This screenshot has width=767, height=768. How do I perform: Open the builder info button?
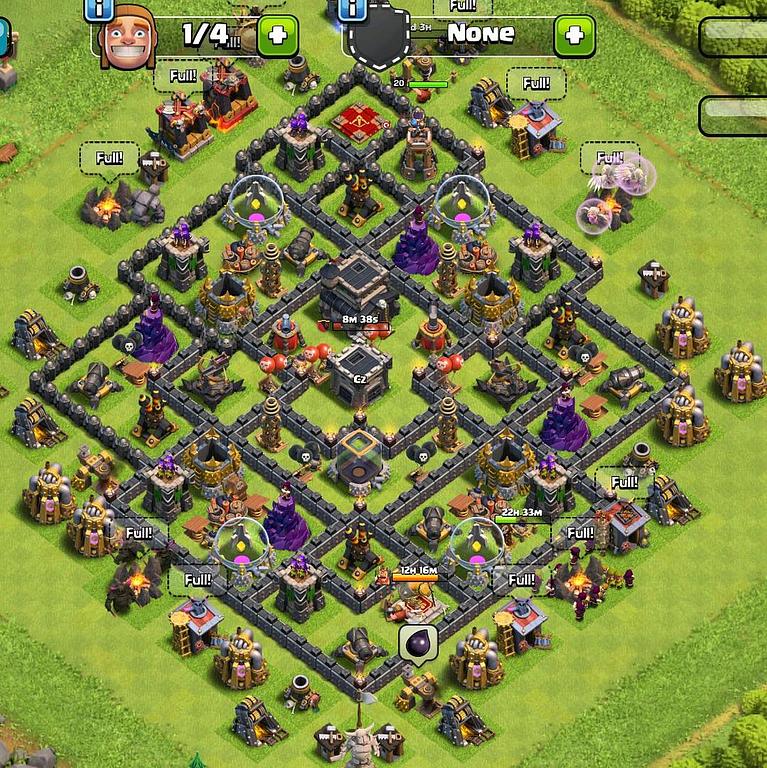click(x=100, y=9)
